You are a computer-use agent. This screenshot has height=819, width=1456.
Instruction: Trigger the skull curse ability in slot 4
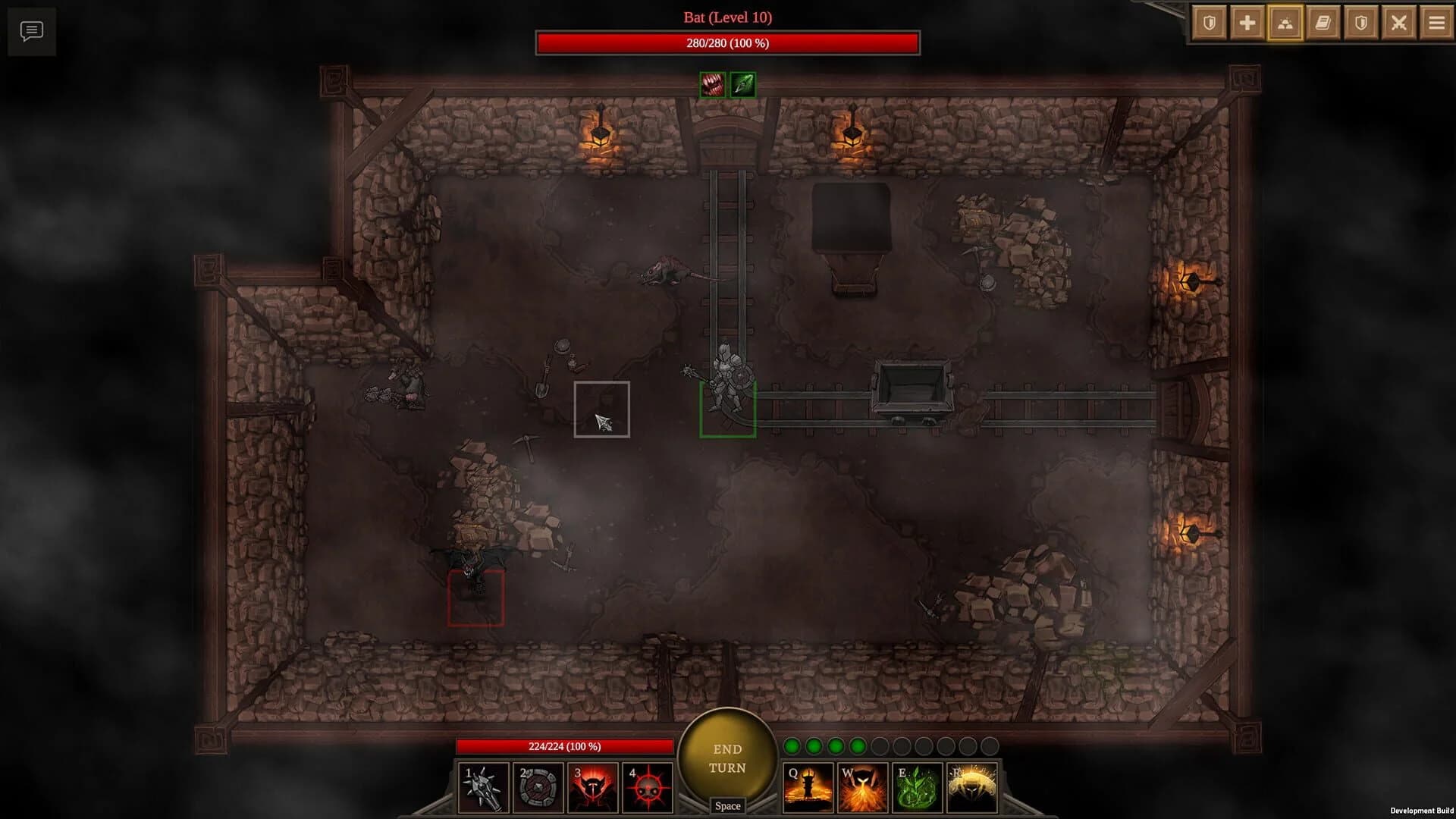646,787
